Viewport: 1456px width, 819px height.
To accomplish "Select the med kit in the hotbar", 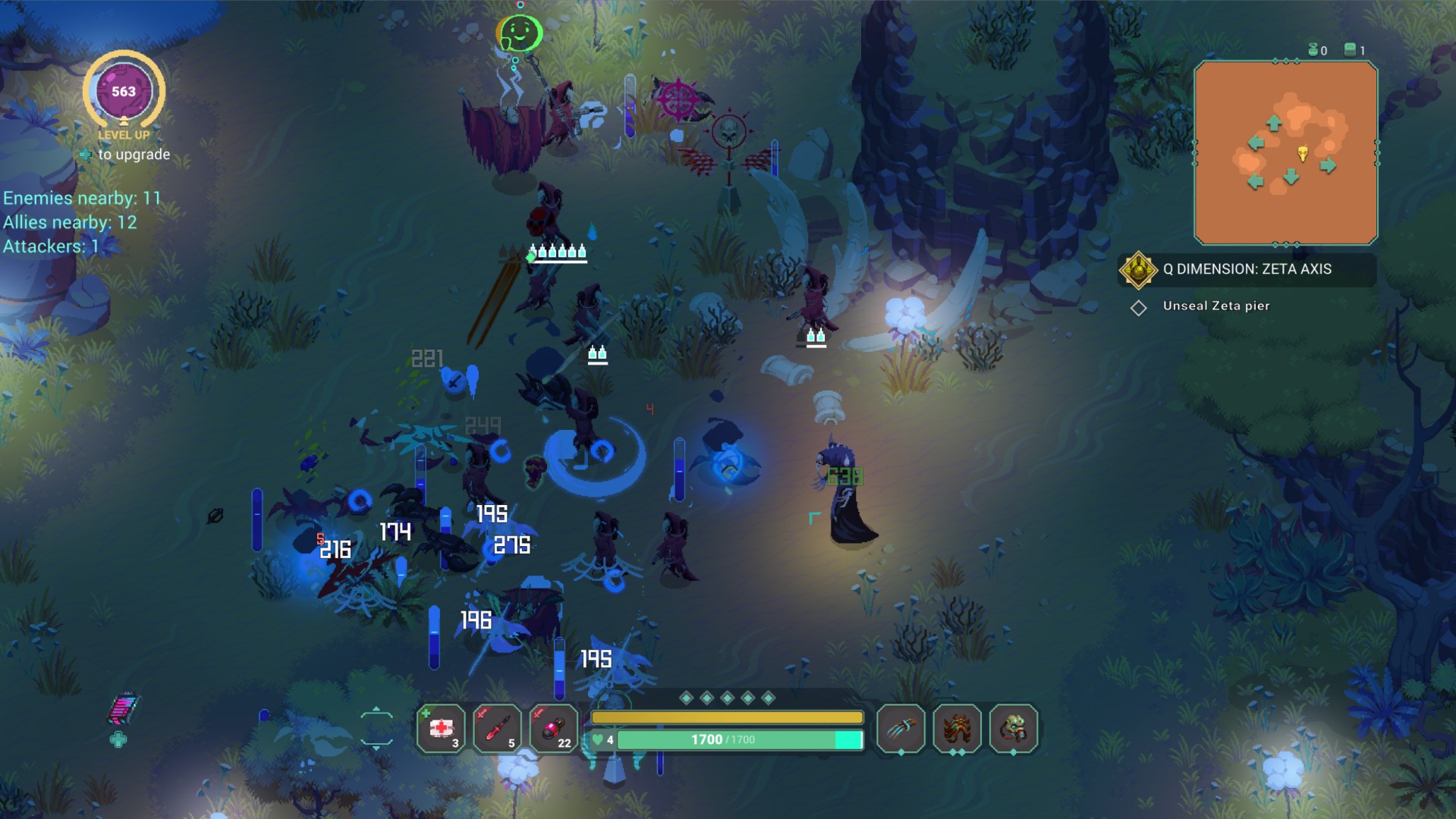I will tap(441, 729).
